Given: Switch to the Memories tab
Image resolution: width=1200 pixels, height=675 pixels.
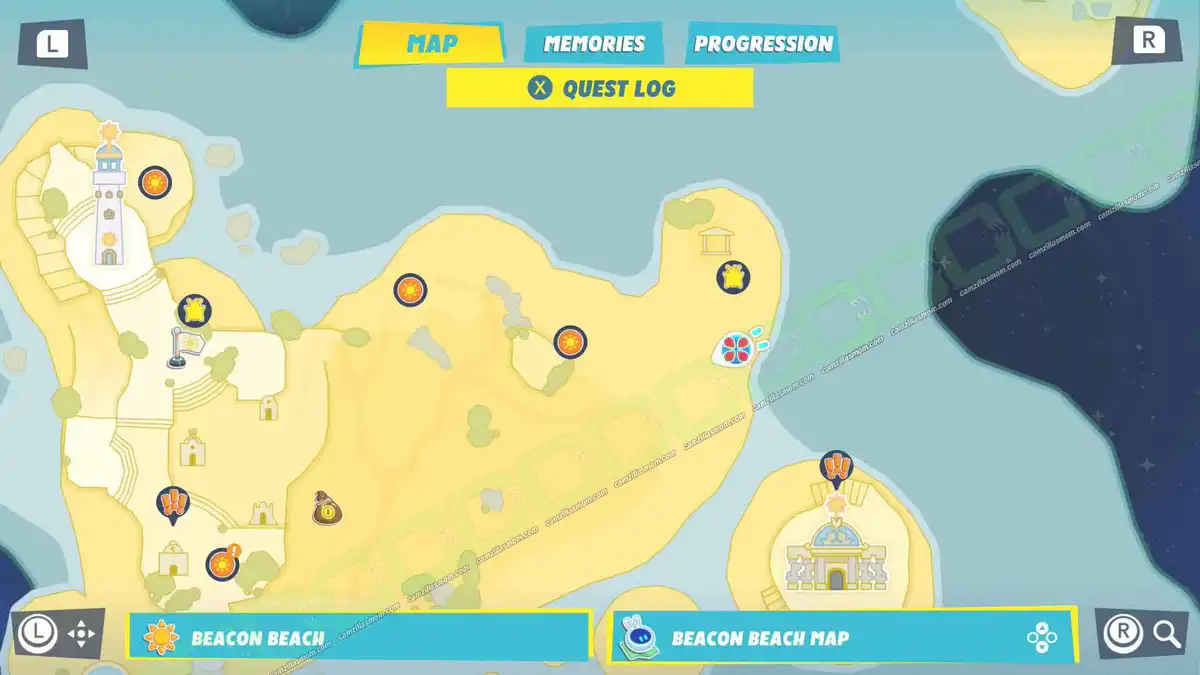Looking at the screenshot, I should tap(594, 44).
